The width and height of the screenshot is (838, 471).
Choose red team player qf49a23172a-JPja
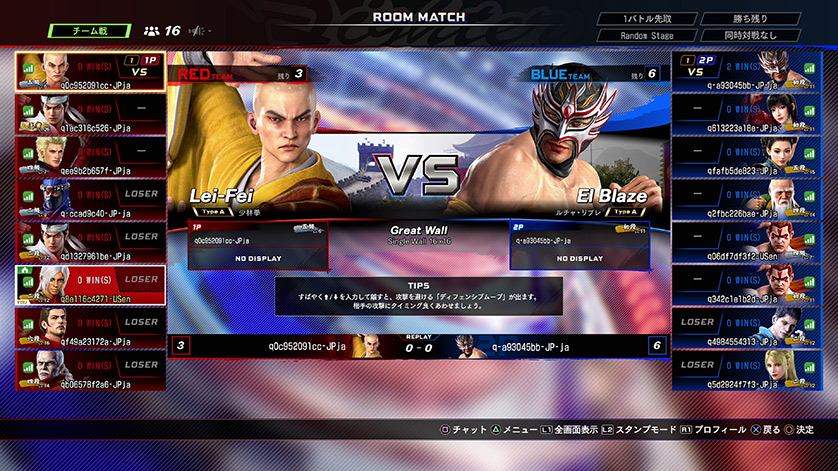[89, 328]
